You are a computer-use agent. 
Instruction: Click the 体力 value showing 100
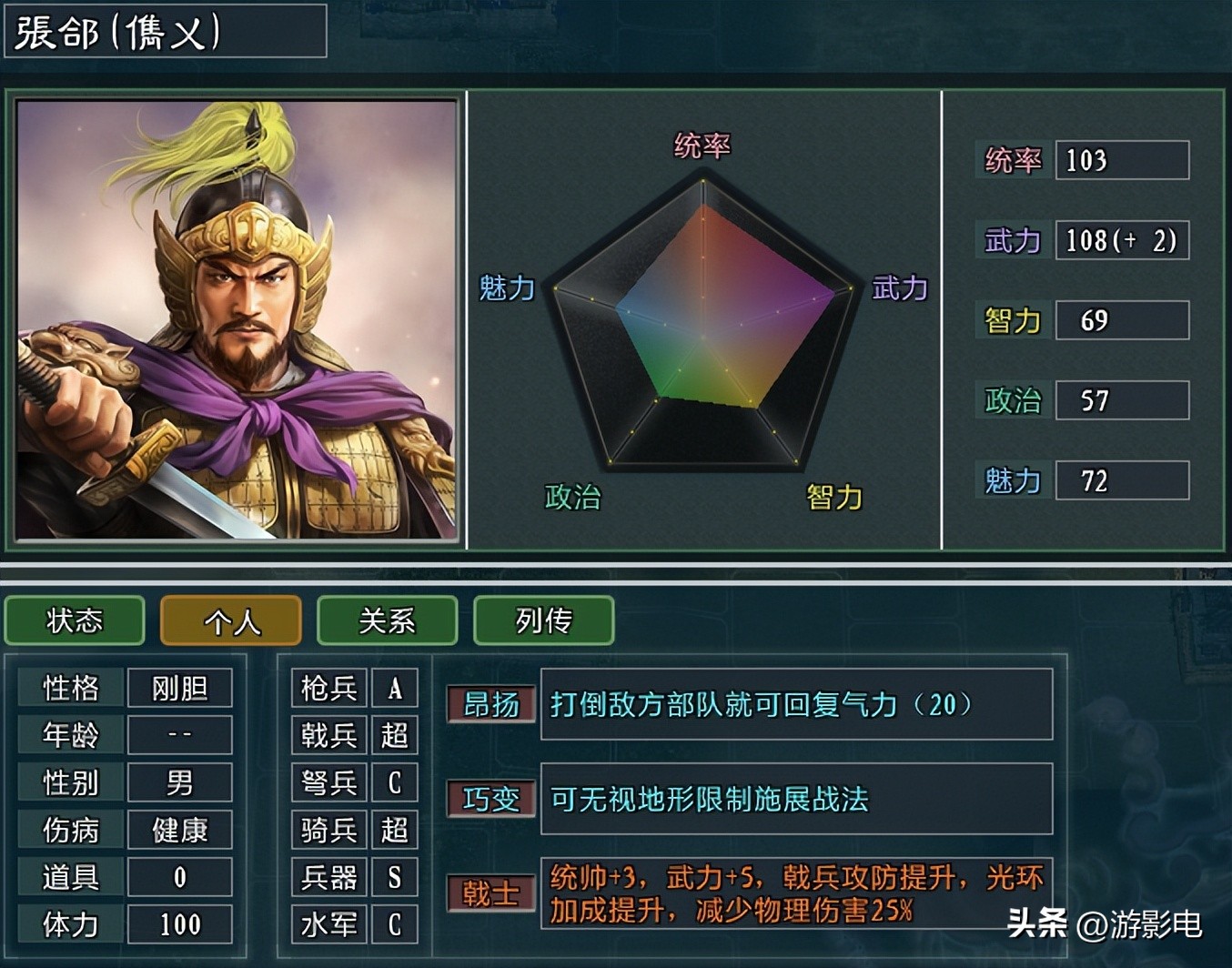179,924
